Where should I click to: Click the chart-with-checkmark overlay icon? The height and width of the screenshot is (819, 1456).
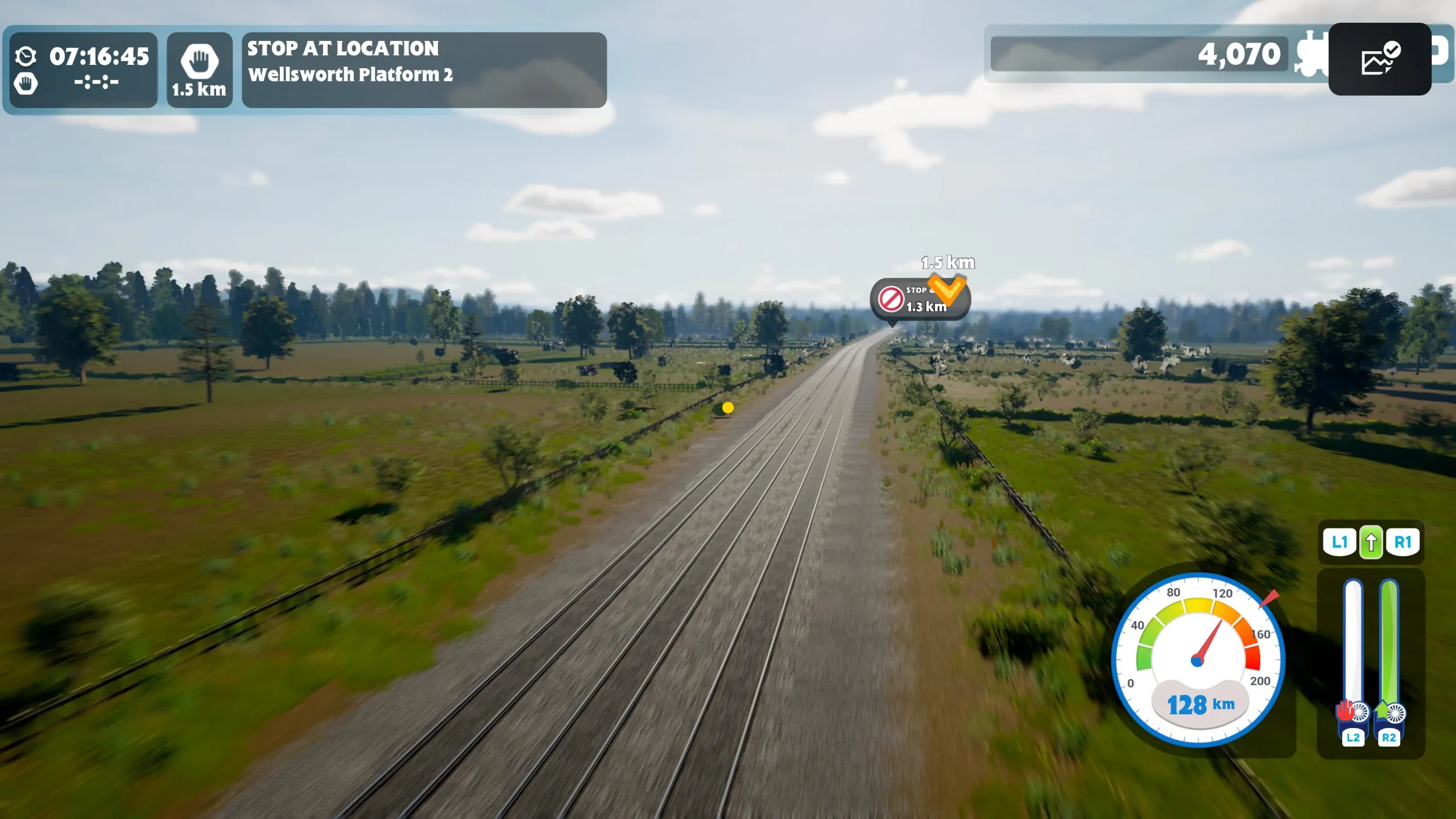[x=1379, y=59]
